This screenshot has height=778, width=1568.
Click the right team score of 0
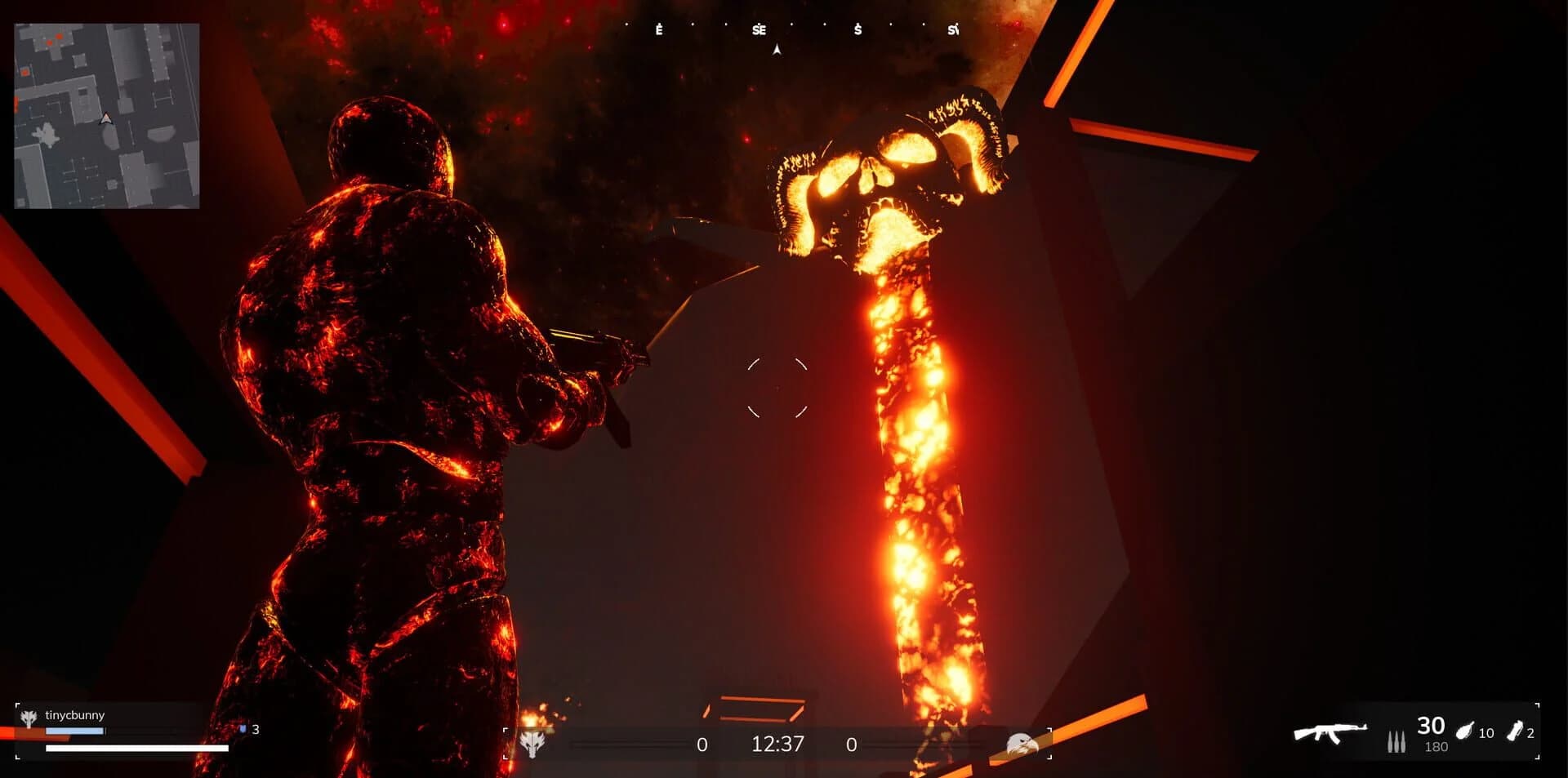(x=851, y=744)
